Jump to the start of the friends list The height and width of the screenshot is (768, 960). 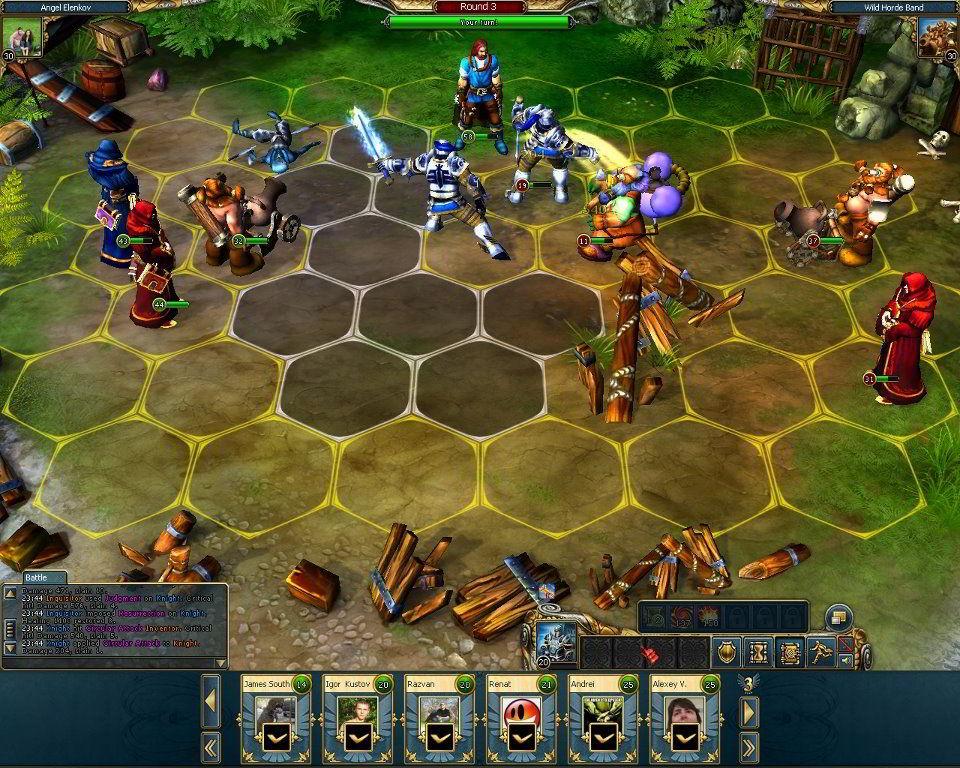click(211, 747)
